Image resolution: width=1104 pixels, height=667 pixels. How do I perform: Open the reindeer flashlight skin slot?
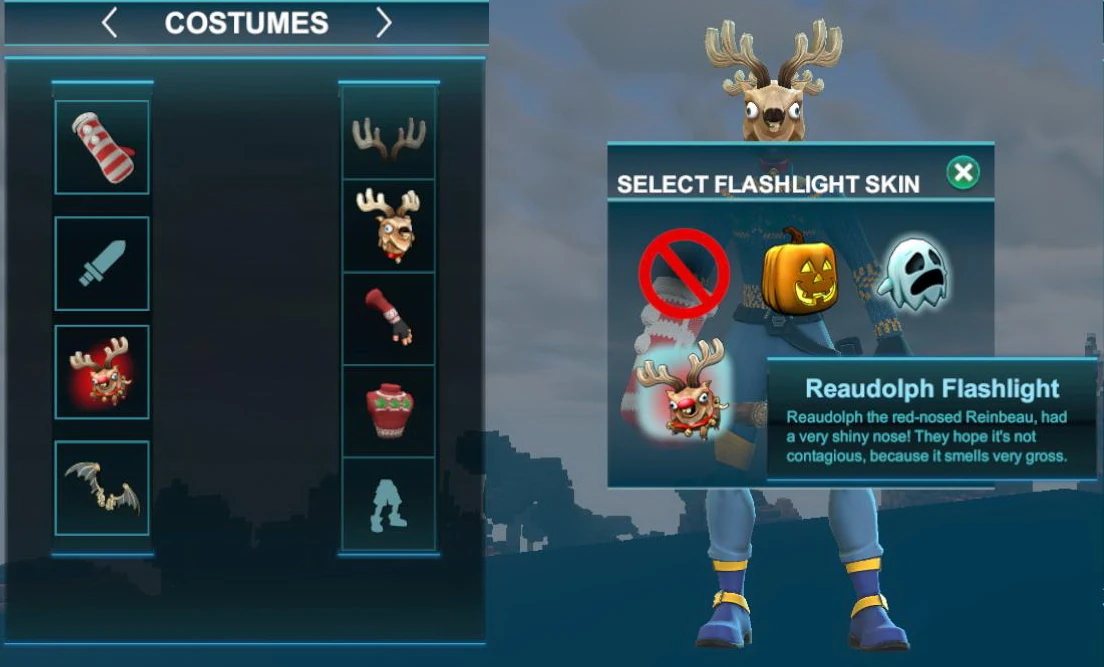click(x=102, y=372)
